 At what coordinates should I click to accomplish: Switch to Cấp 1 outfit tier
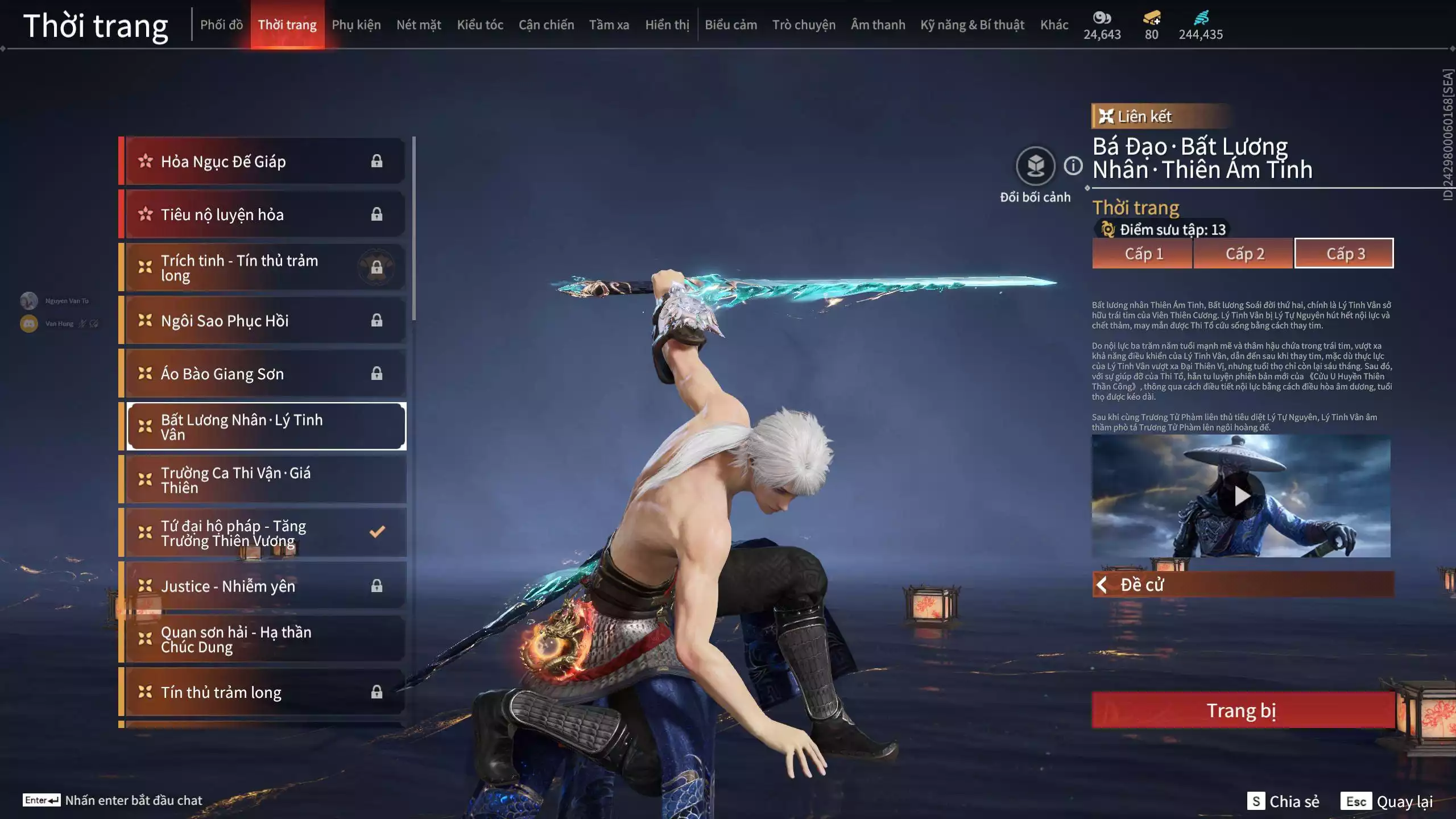tap(1143, 254)
